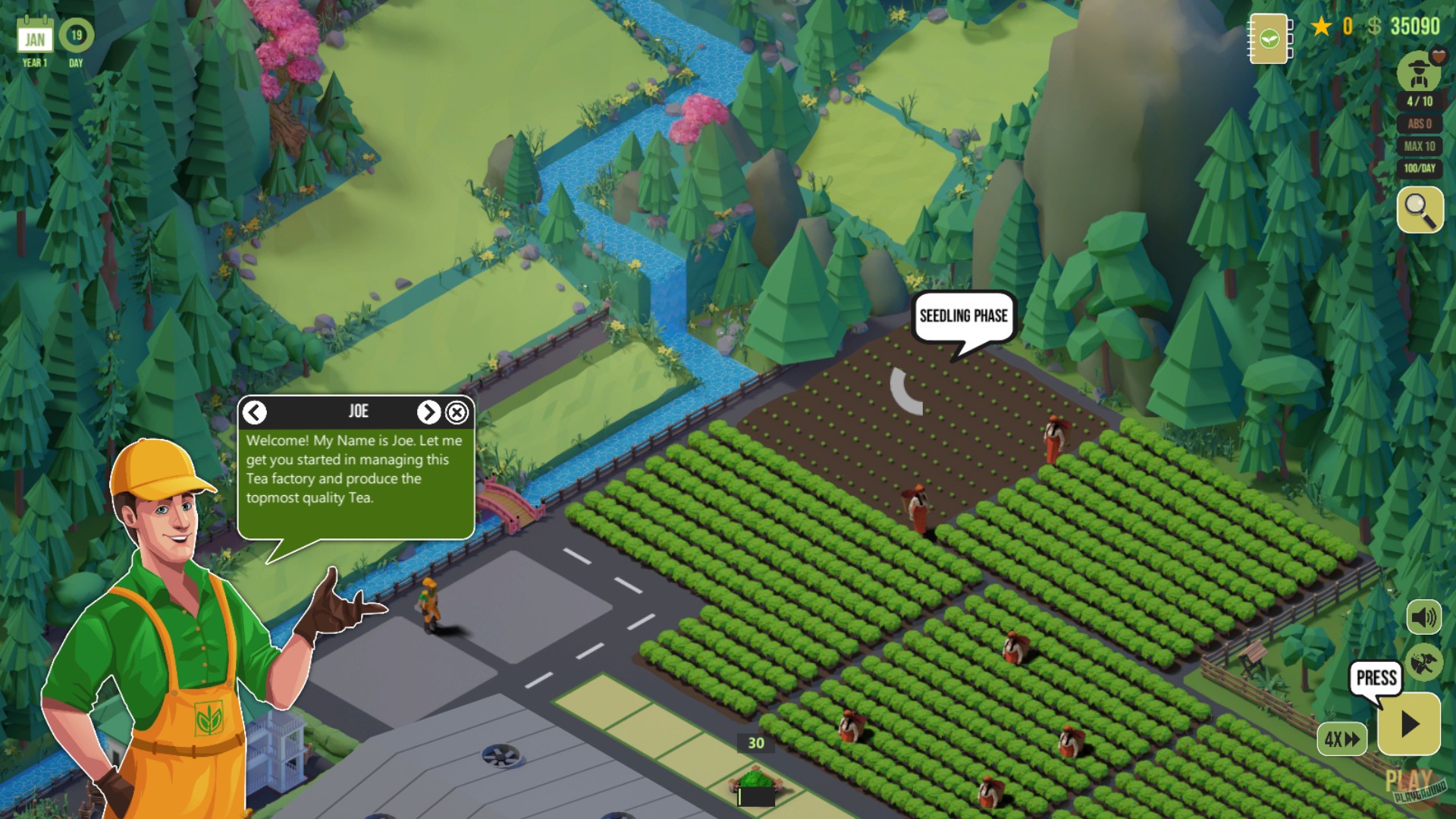Click the day 19 counter badge

75,33
